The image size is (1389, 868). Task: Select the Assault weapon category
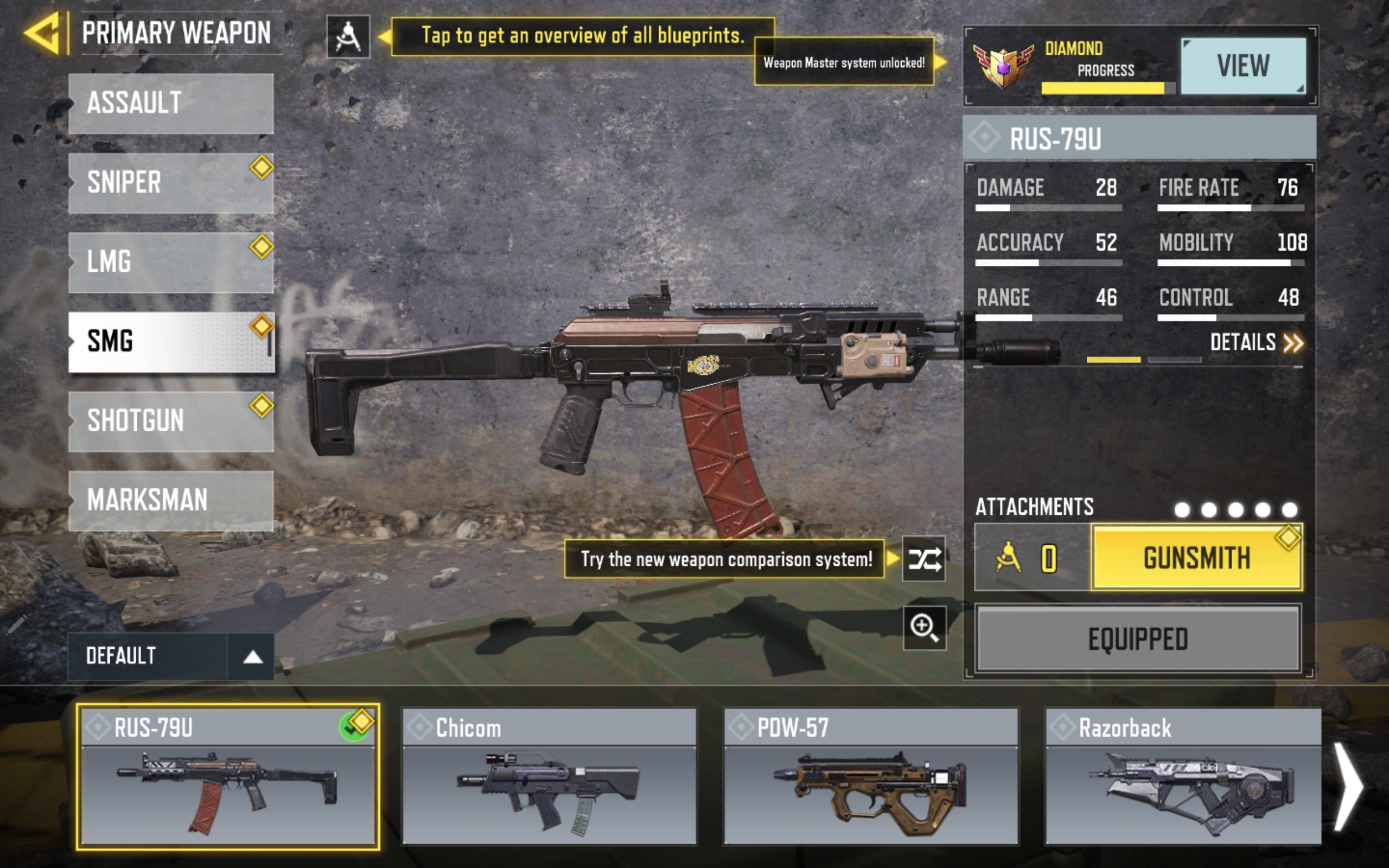pos(170,103)
